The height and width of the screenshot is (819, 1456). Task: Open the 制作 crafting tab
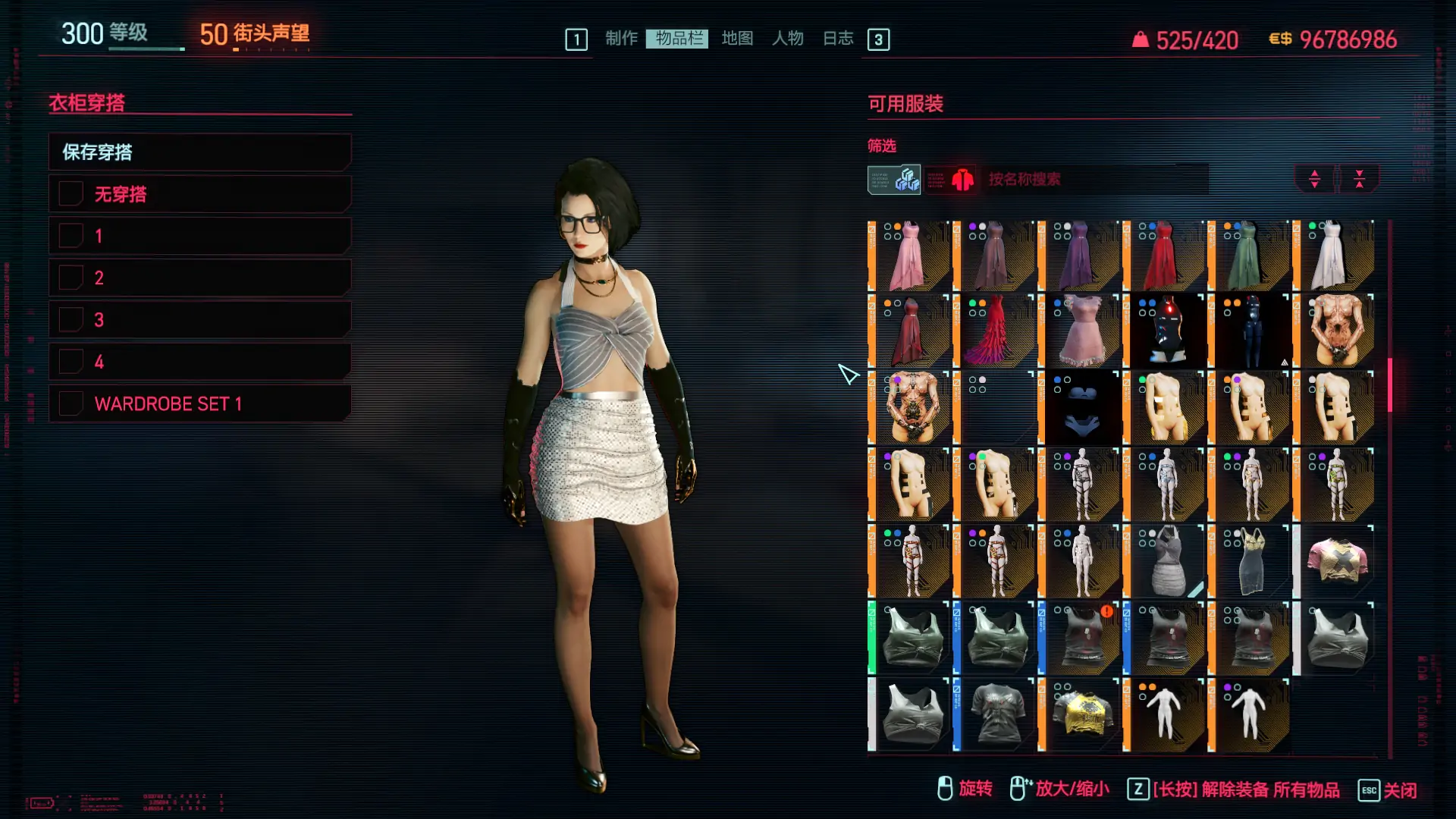621,39
